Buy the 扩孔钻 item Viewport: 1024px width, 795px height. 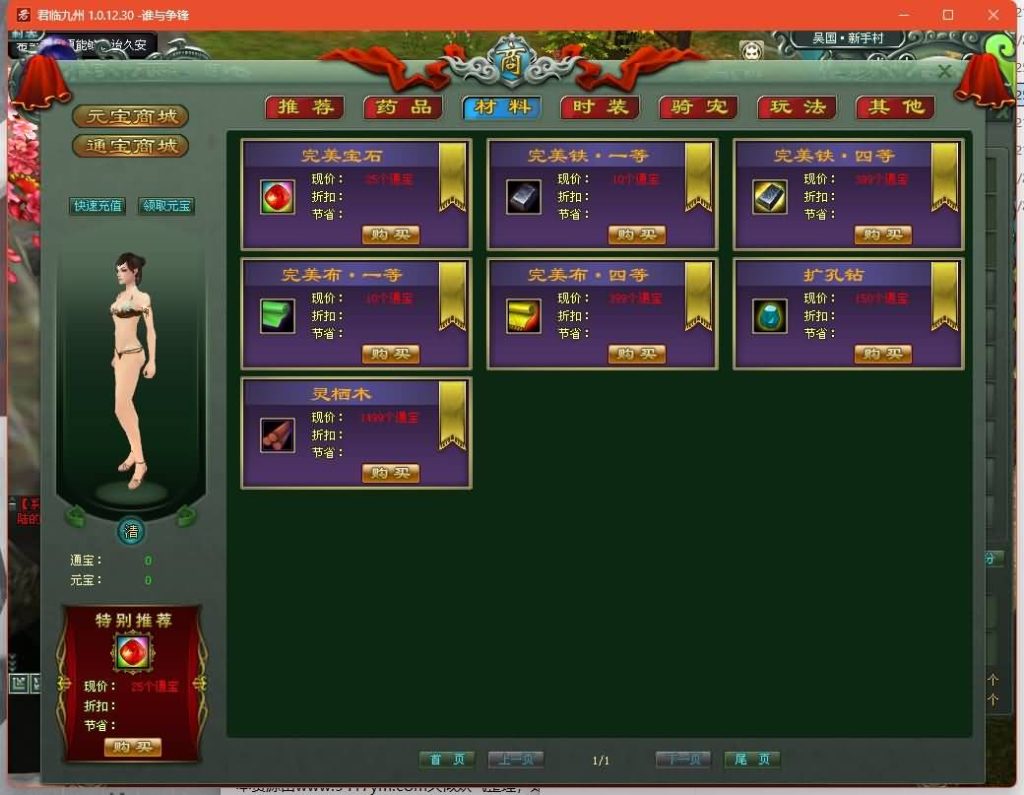coord(883,354)
